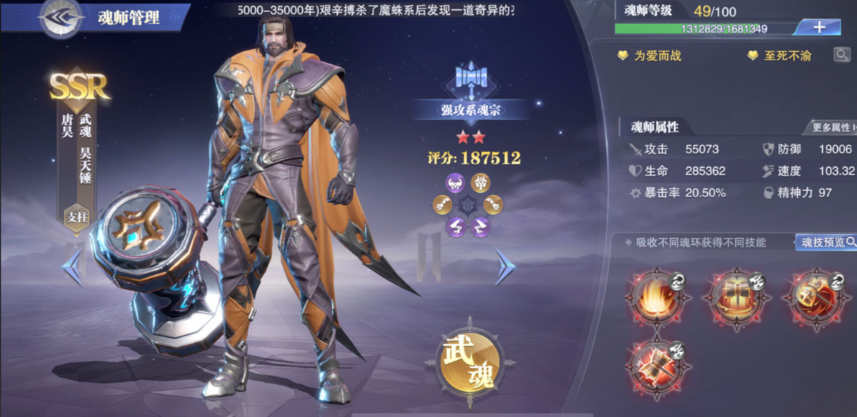This screenshot has height=417, width=857.
Task: View the 至死不渝 bond
Action: pos(782,56)
